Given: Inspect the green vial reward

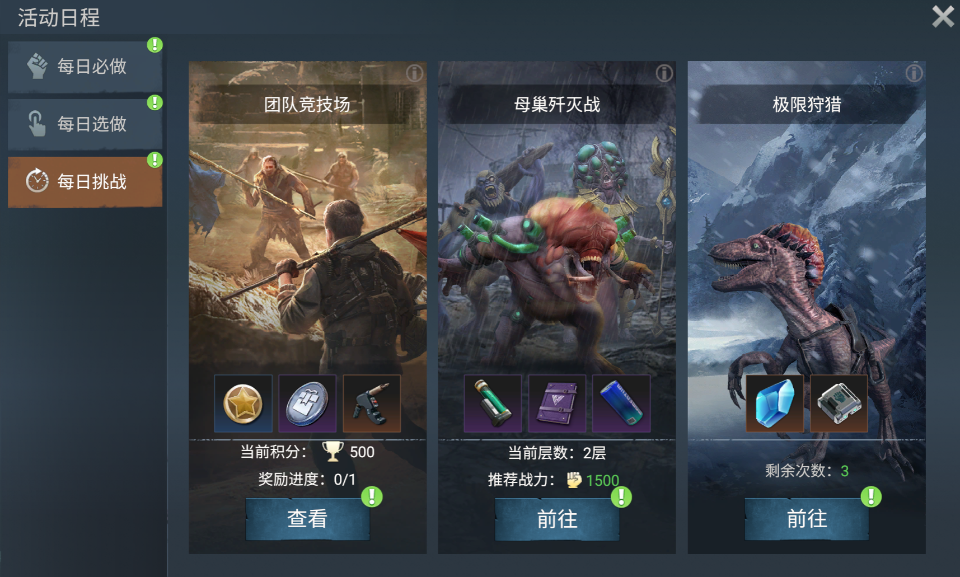Looking at the screenshot, I should [x=493, y=403].
